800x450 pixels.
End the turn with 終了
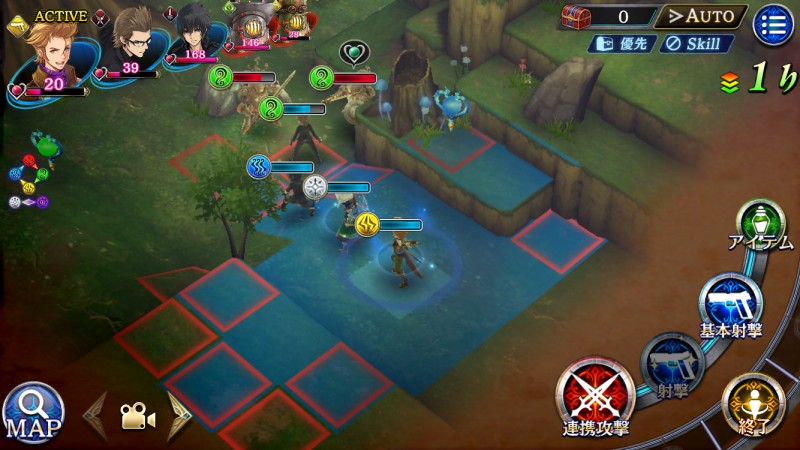coord(751,405)
